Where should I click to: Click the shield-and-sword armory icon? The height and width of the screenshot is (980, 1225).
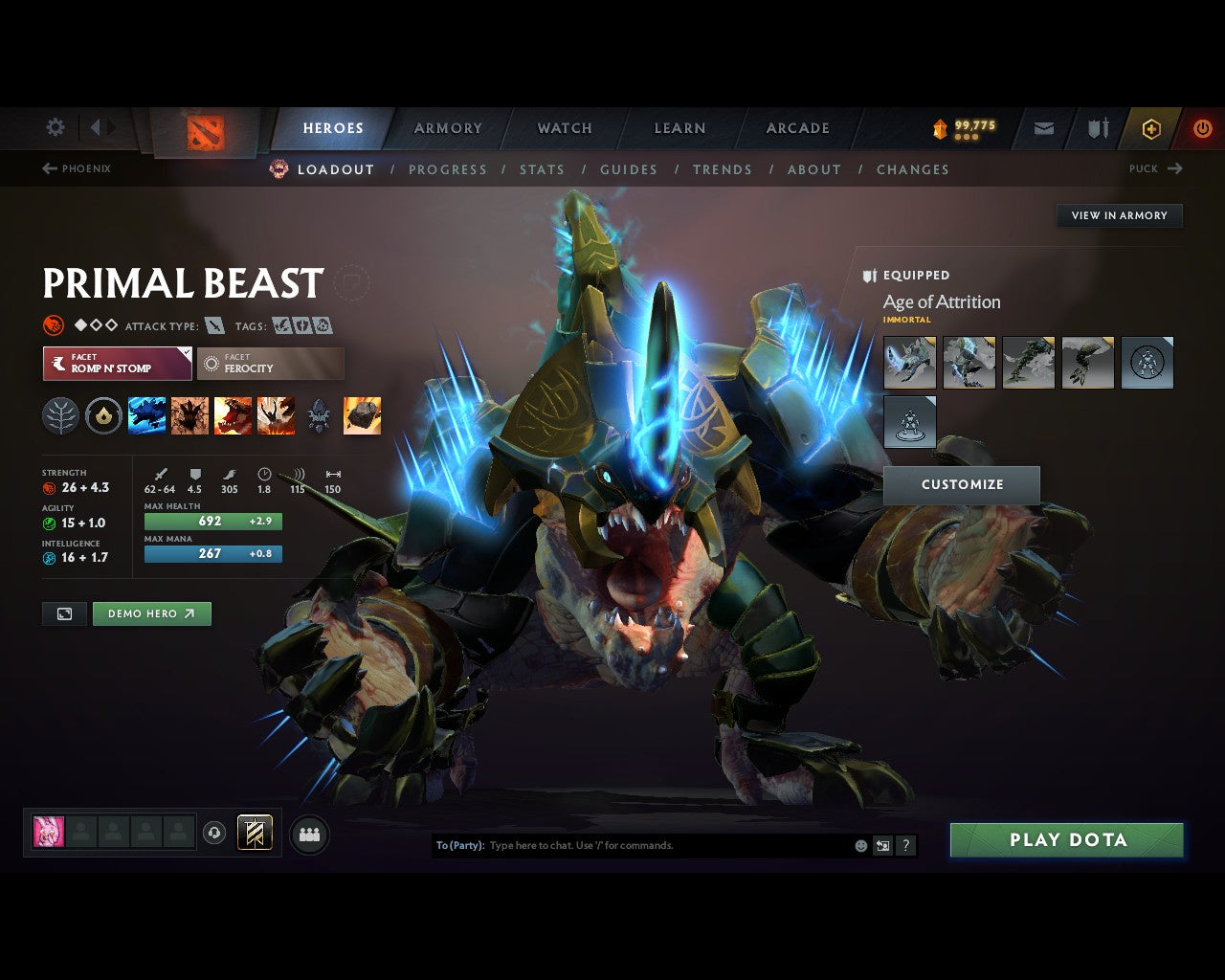[1097, 127]
